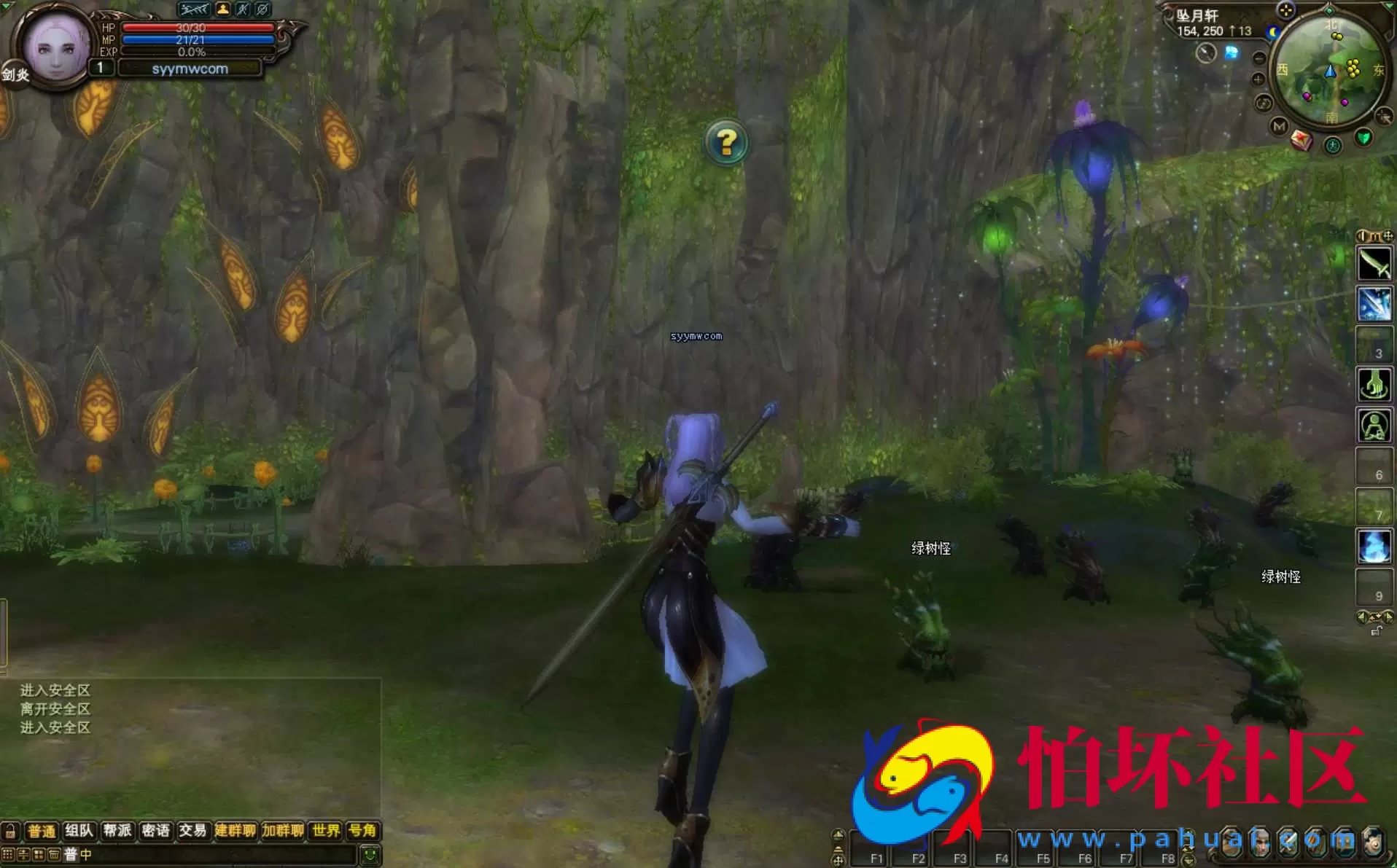Open the emoticon smiley icon beside the chat input
Image resolution: width=1397 pixels, height=868 pixels.
(x=370, y=854)
